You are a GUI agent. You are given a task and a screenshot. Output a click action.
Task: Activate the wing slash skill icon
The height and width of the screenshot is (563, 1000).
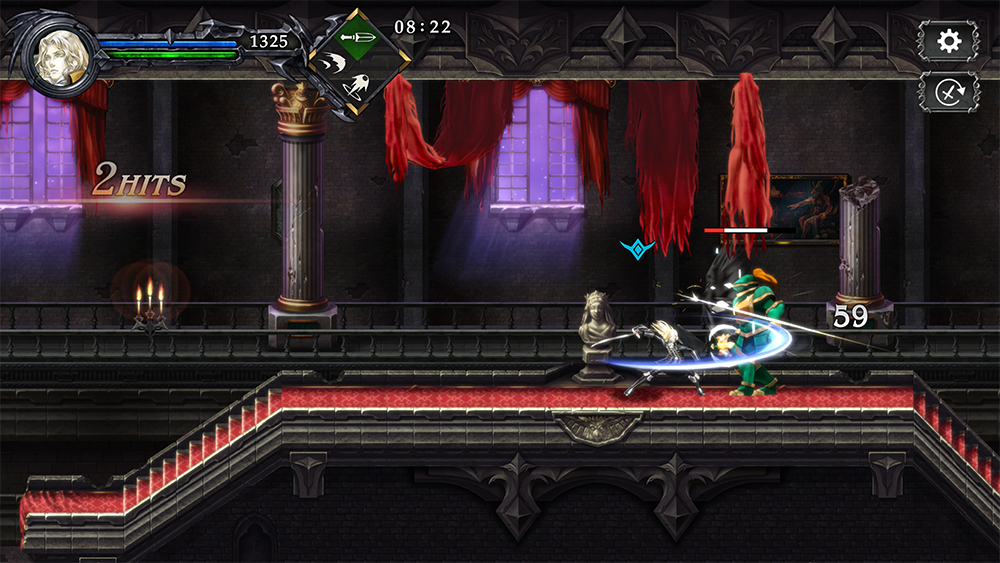tap(332, 63)
